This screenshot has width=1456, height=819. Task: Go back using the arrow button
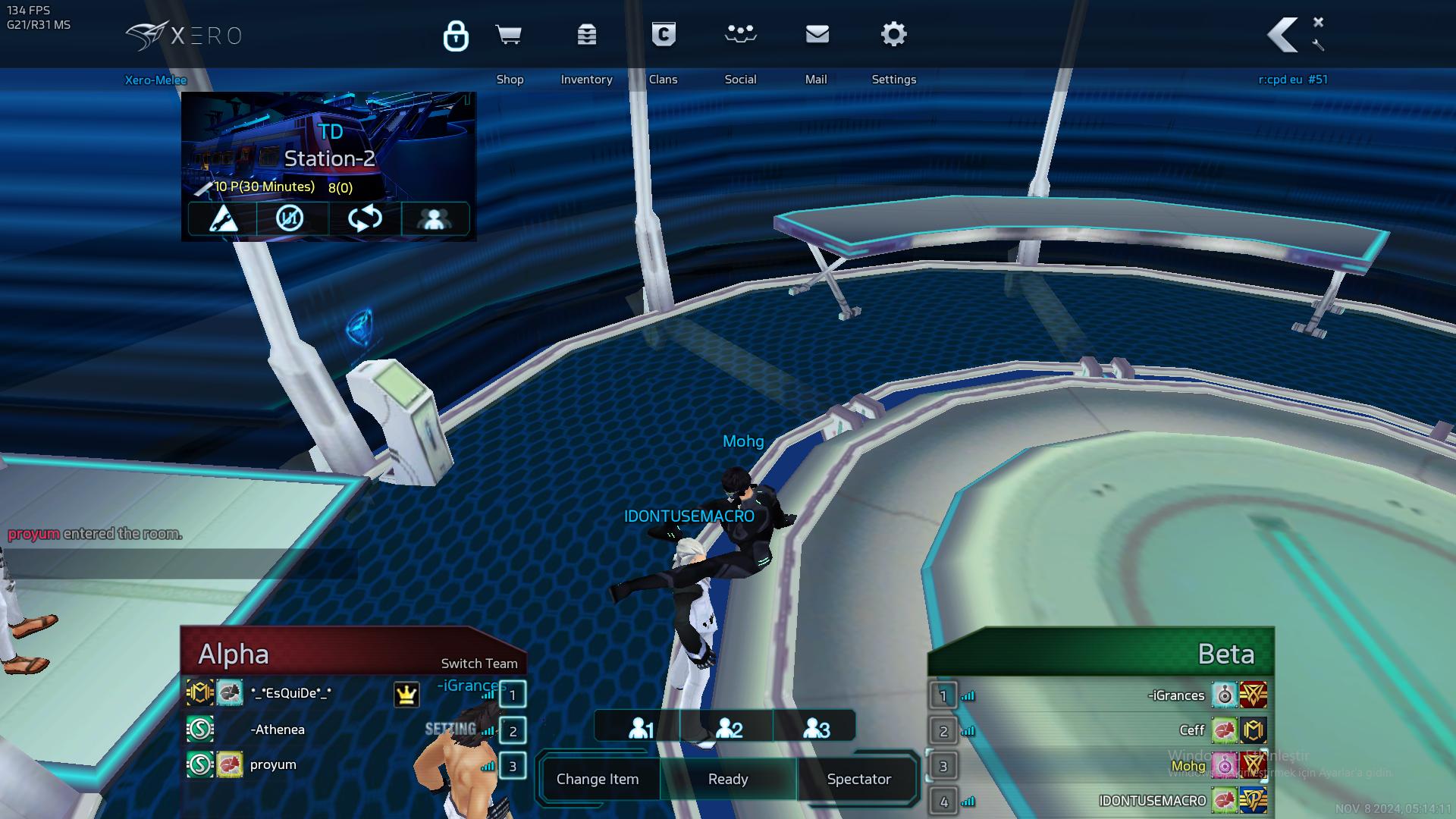click(x=1283, y=35)
